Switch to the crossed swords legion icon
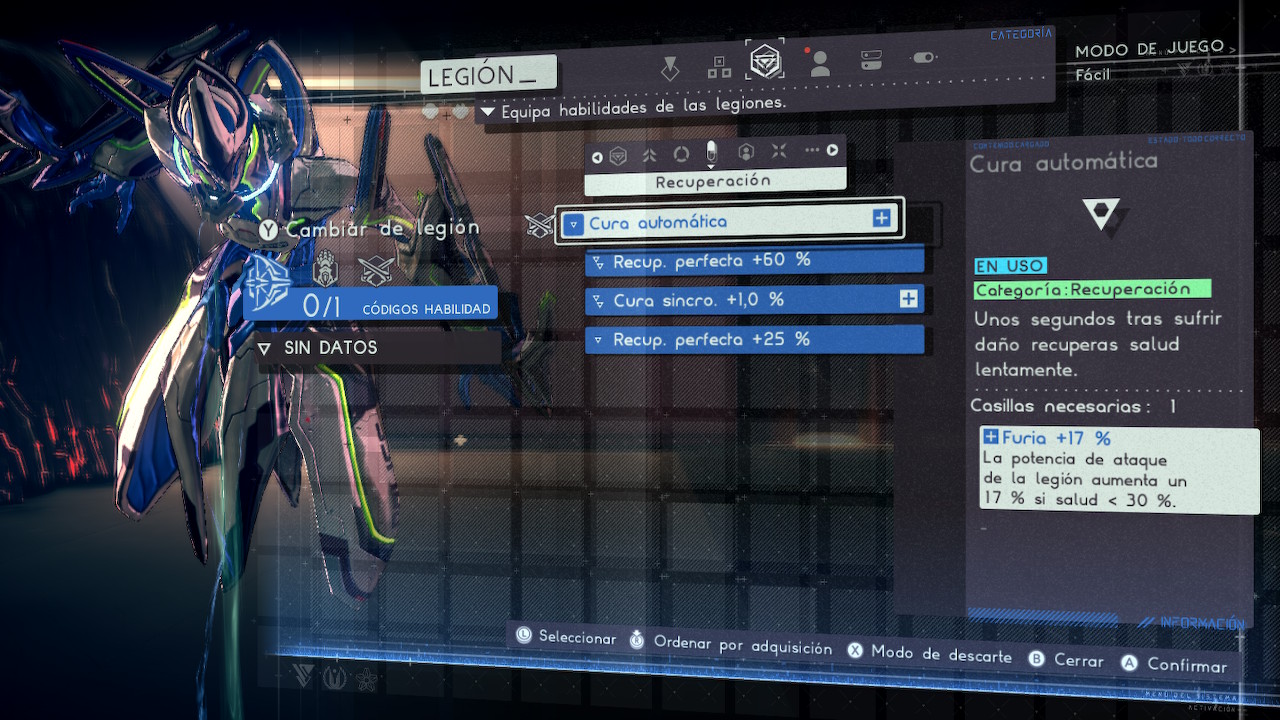Viewport: 1280px width, 720px height. 375,270
